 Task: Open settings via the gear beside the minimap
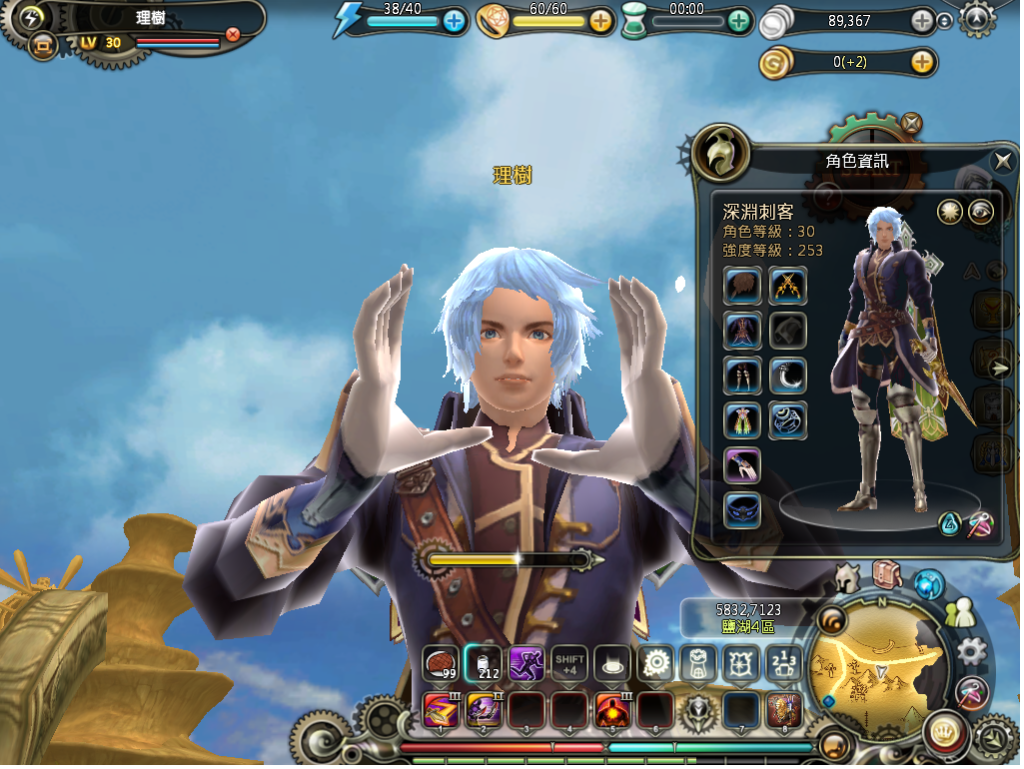click(971, 652)
